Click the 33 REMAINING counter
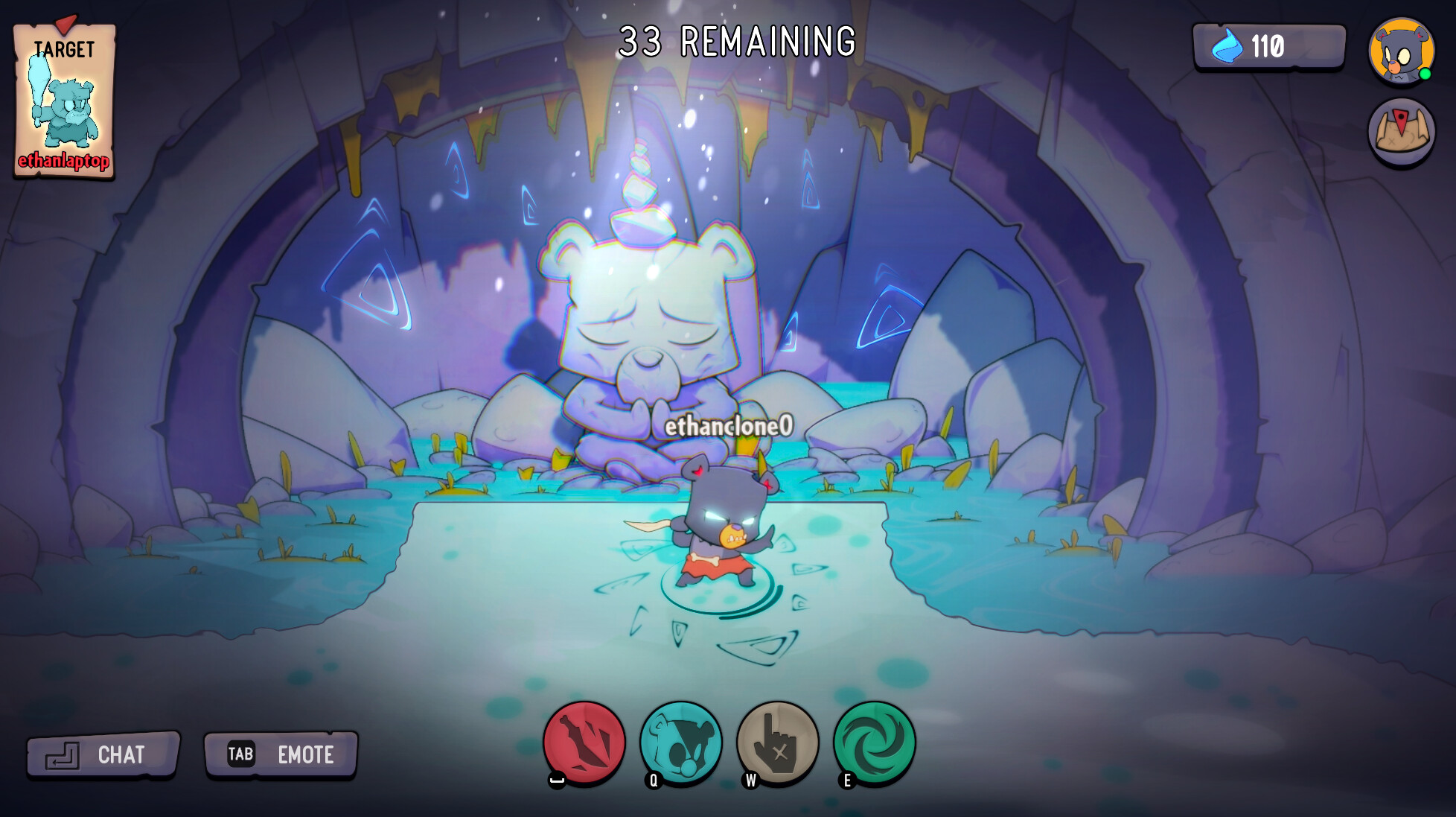The image size is (1456, 817). coord(737,41)
